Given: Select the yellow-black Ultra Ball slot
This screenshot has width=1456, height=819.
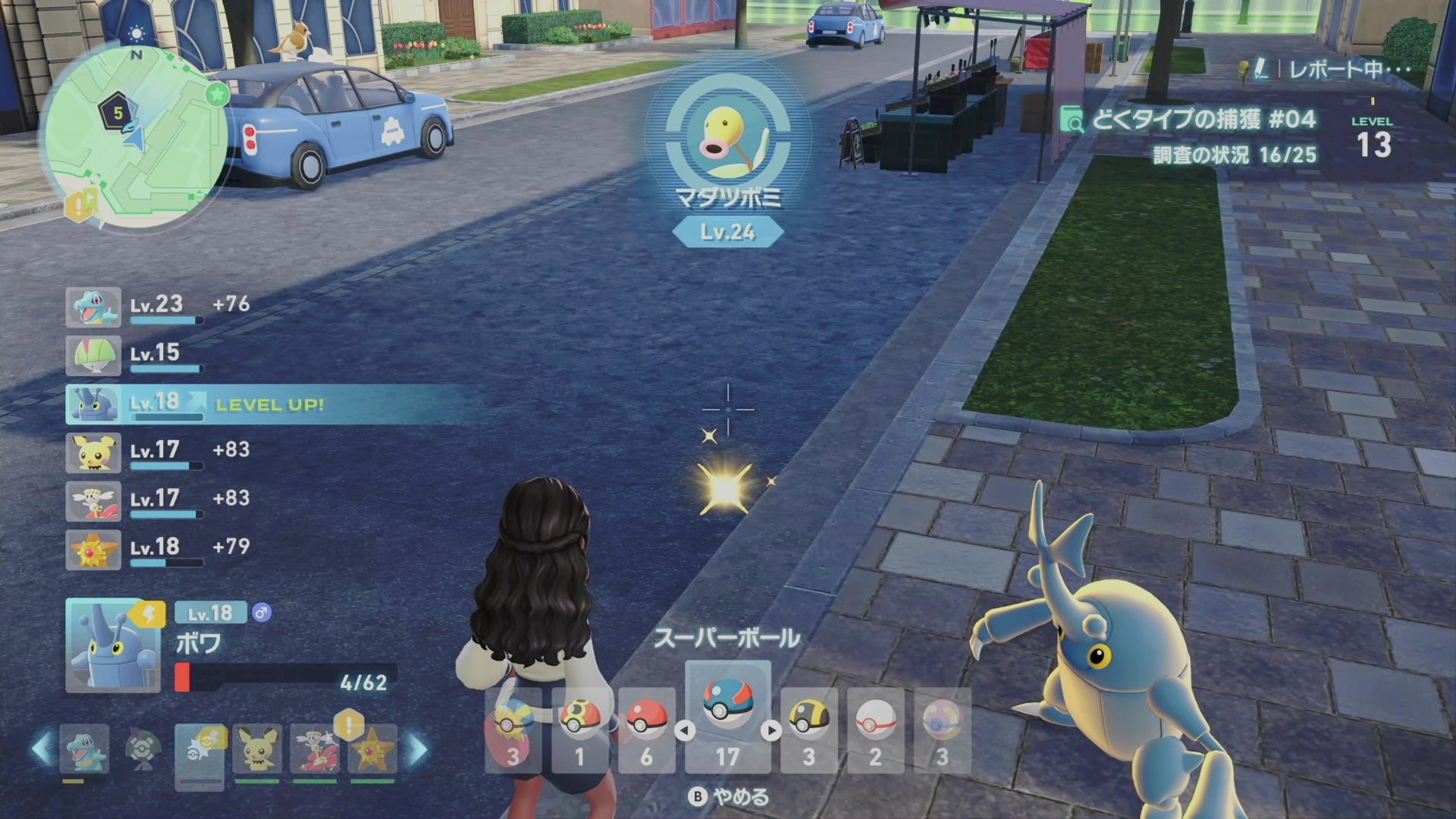Looking at the screenshot, I should [808, 730].
